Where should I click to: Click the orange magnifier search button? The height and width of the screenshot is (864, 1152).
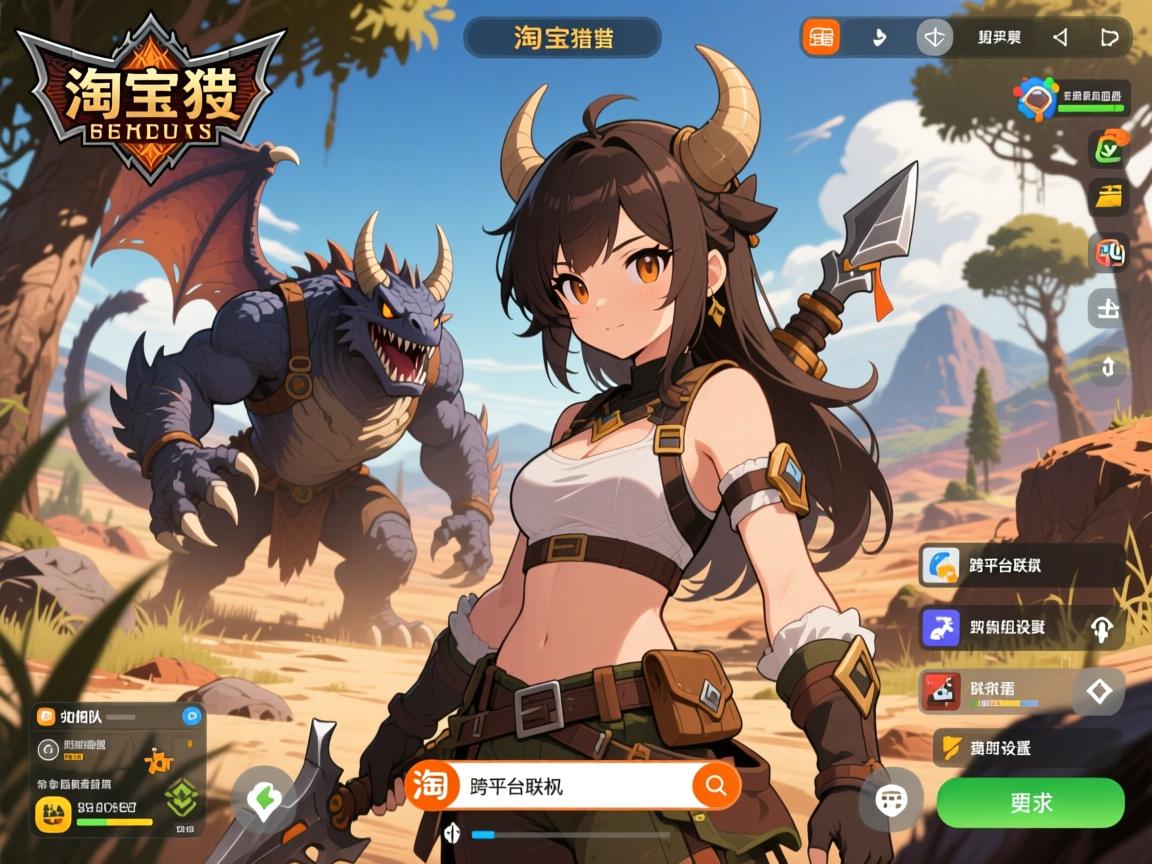click(716, 786)
